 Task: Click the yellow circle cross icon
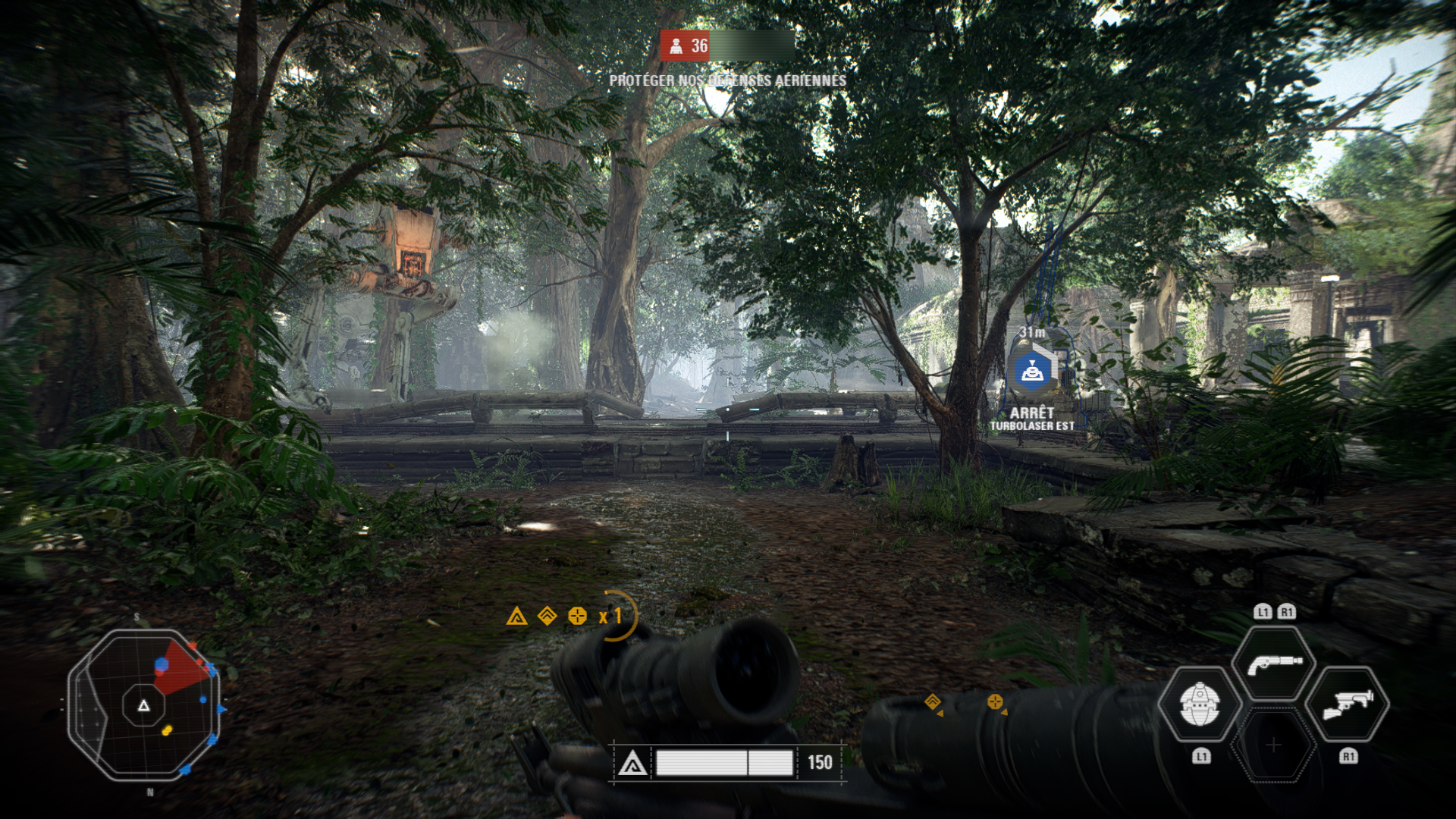coord(577,616)
